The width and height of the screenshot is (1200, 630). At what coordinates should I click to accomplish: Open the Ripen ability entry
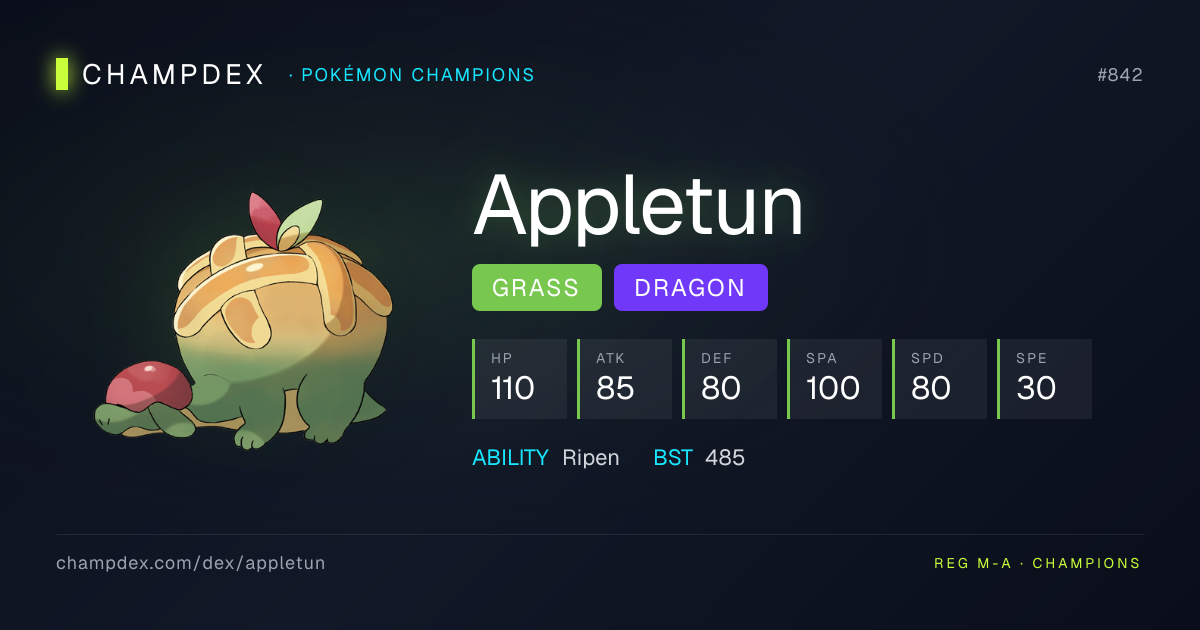[x=590, y=458]
